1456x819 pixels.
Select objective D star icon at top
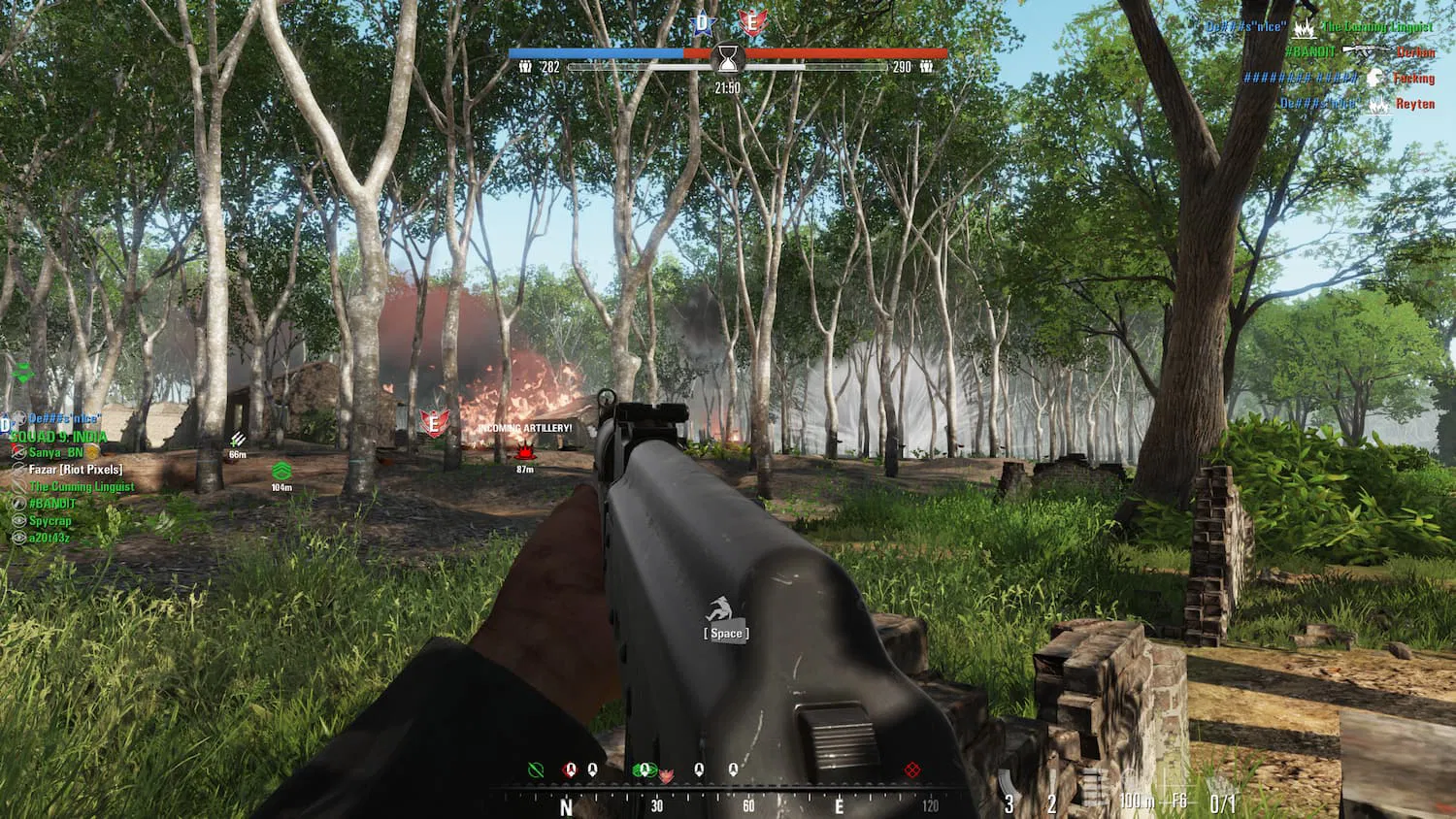coord(701,22)
